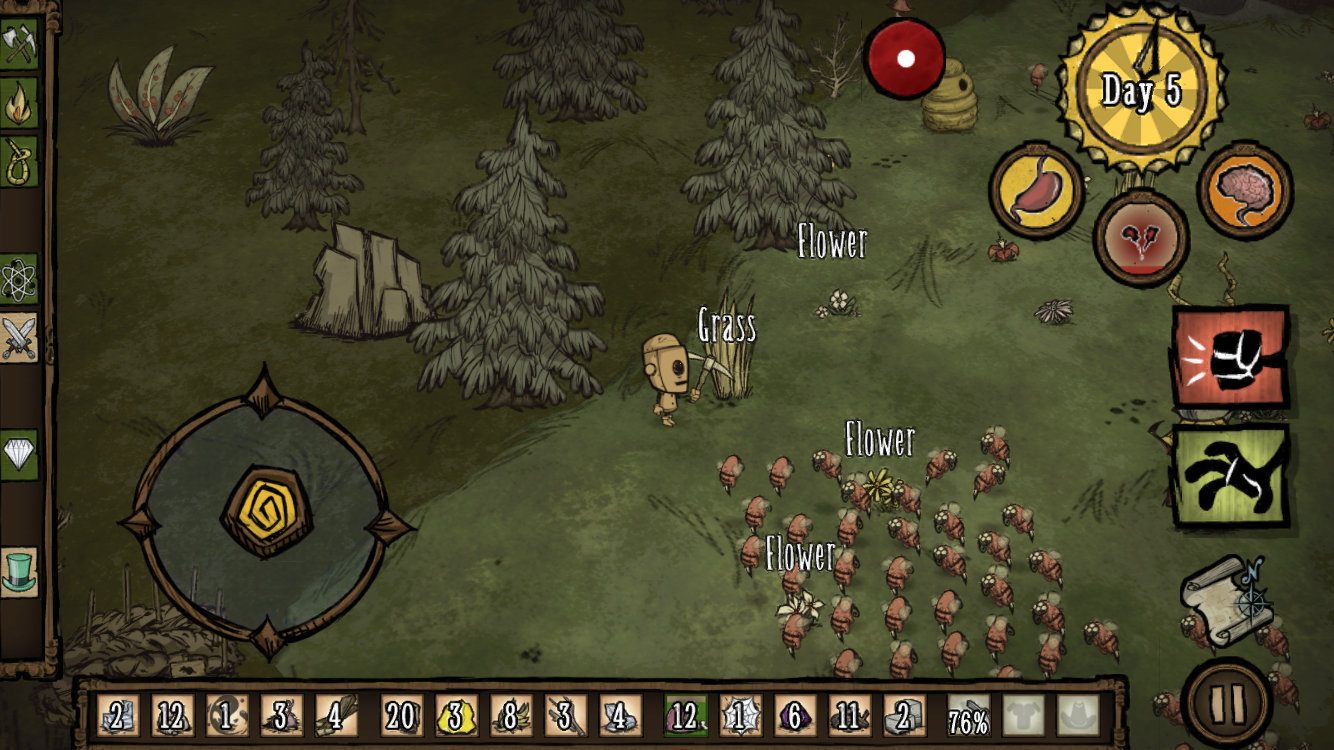Select the spider web inventory slot
This screenshot has width=1334, height=750.
(x=741, y=716)
